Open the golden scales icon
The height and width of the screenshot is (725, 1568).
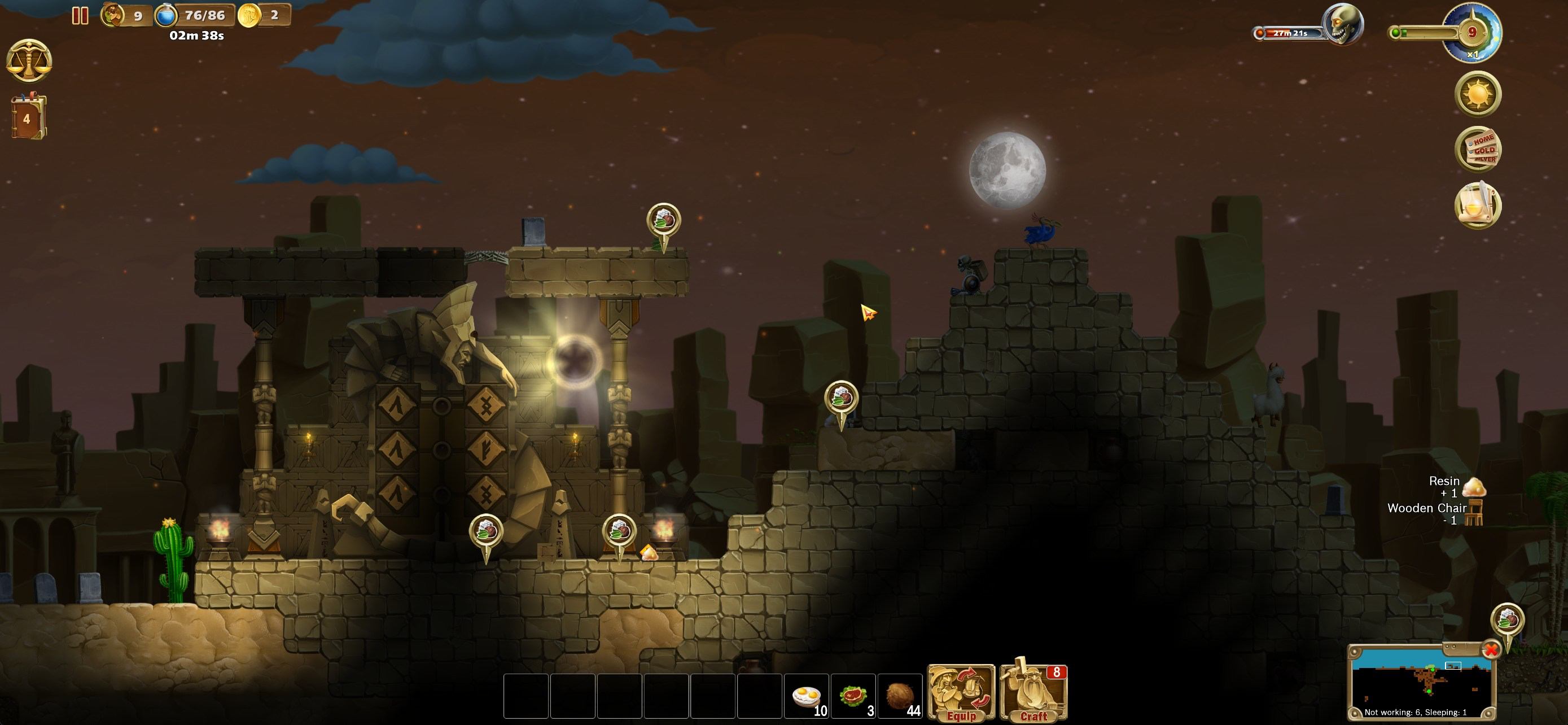29,61
